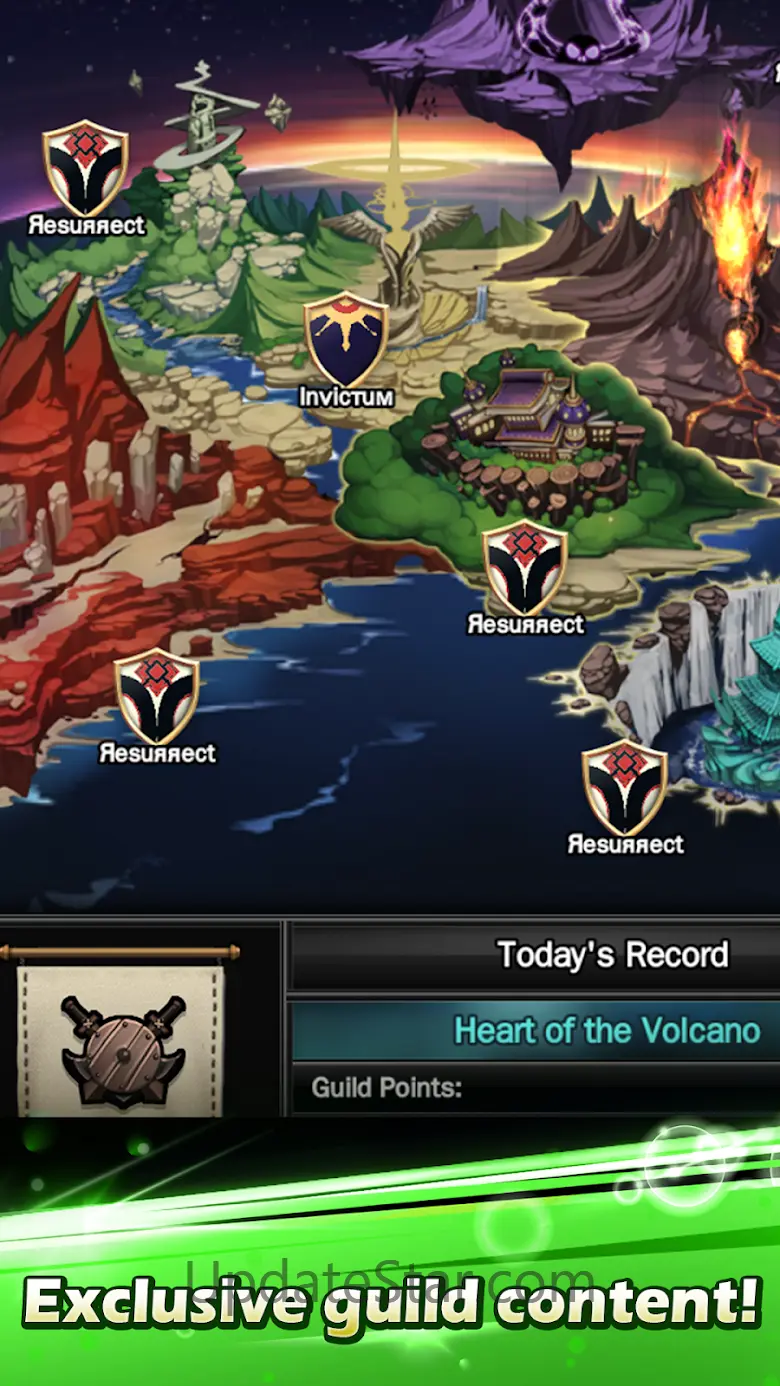Click the Resurrect emblem near the spiral tower
This screenshot has width=780, height=1386.
pos(85,169)
